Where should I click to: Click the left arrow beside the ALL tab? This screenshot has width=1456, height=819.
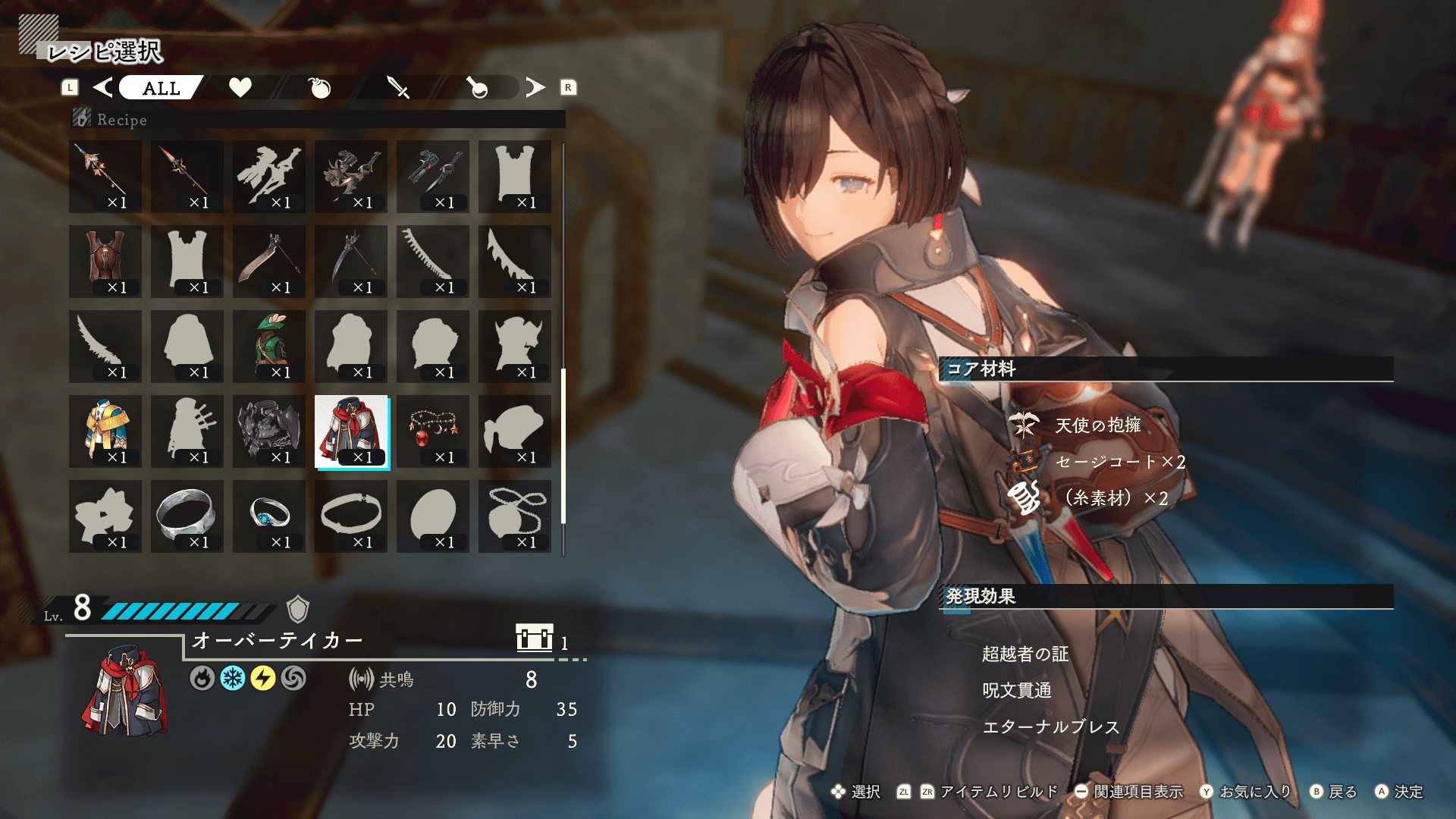(x=102, y=88)
